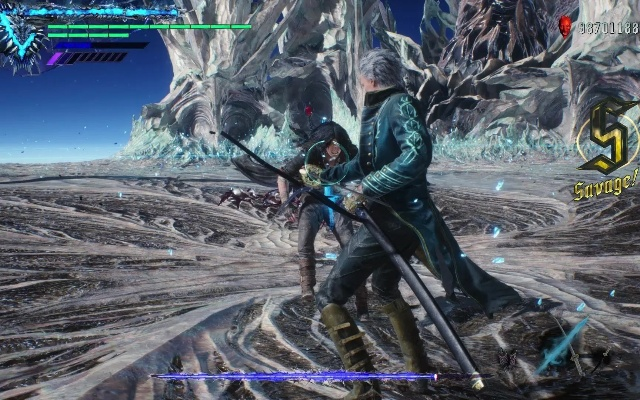640x400 pixels.
Task: Click Vergil's blue character emblem
Action: pyautogui.click(x=22, y=40)
